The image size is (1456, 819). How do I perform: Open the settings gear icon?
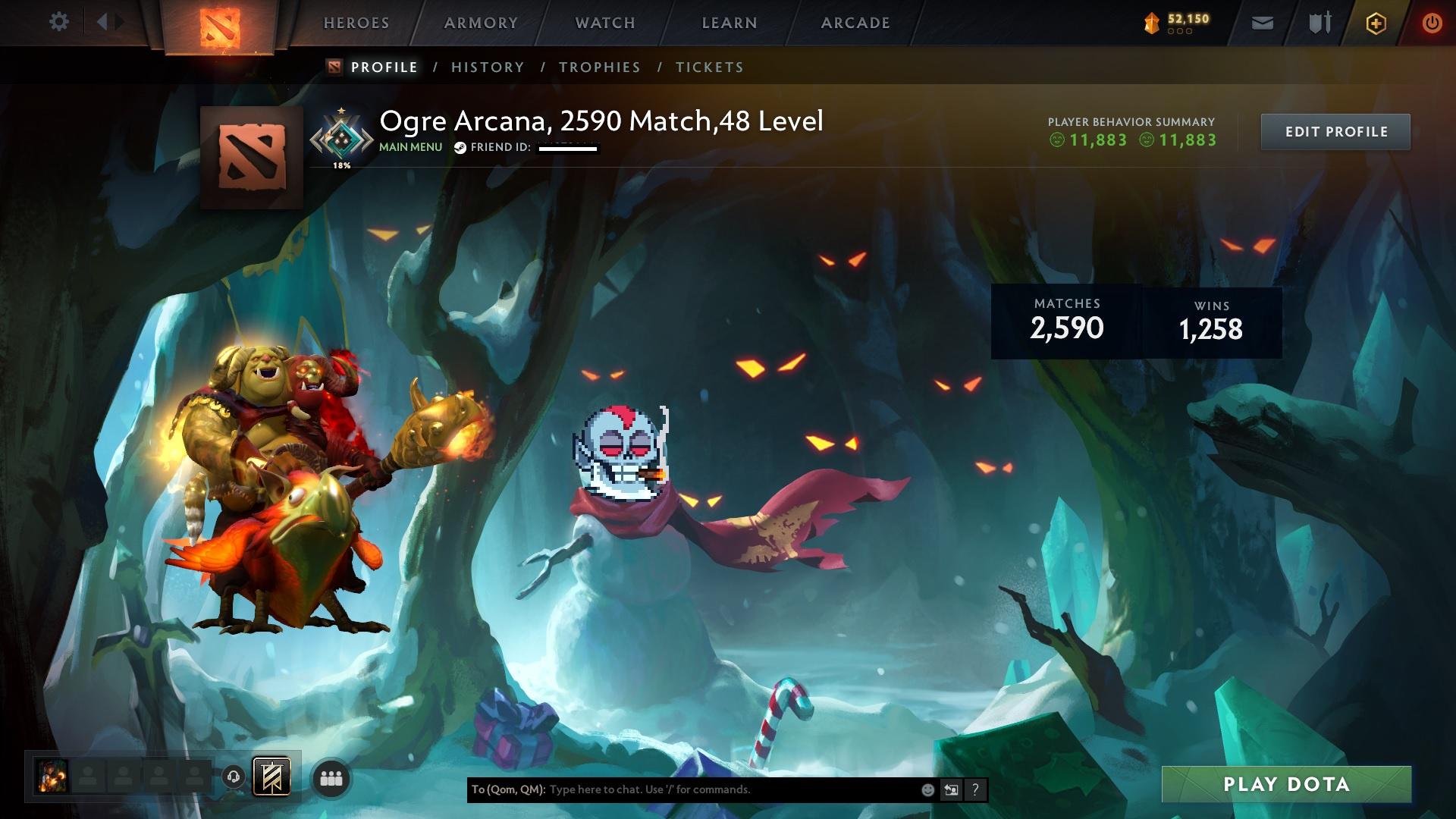tap(59, 21)
